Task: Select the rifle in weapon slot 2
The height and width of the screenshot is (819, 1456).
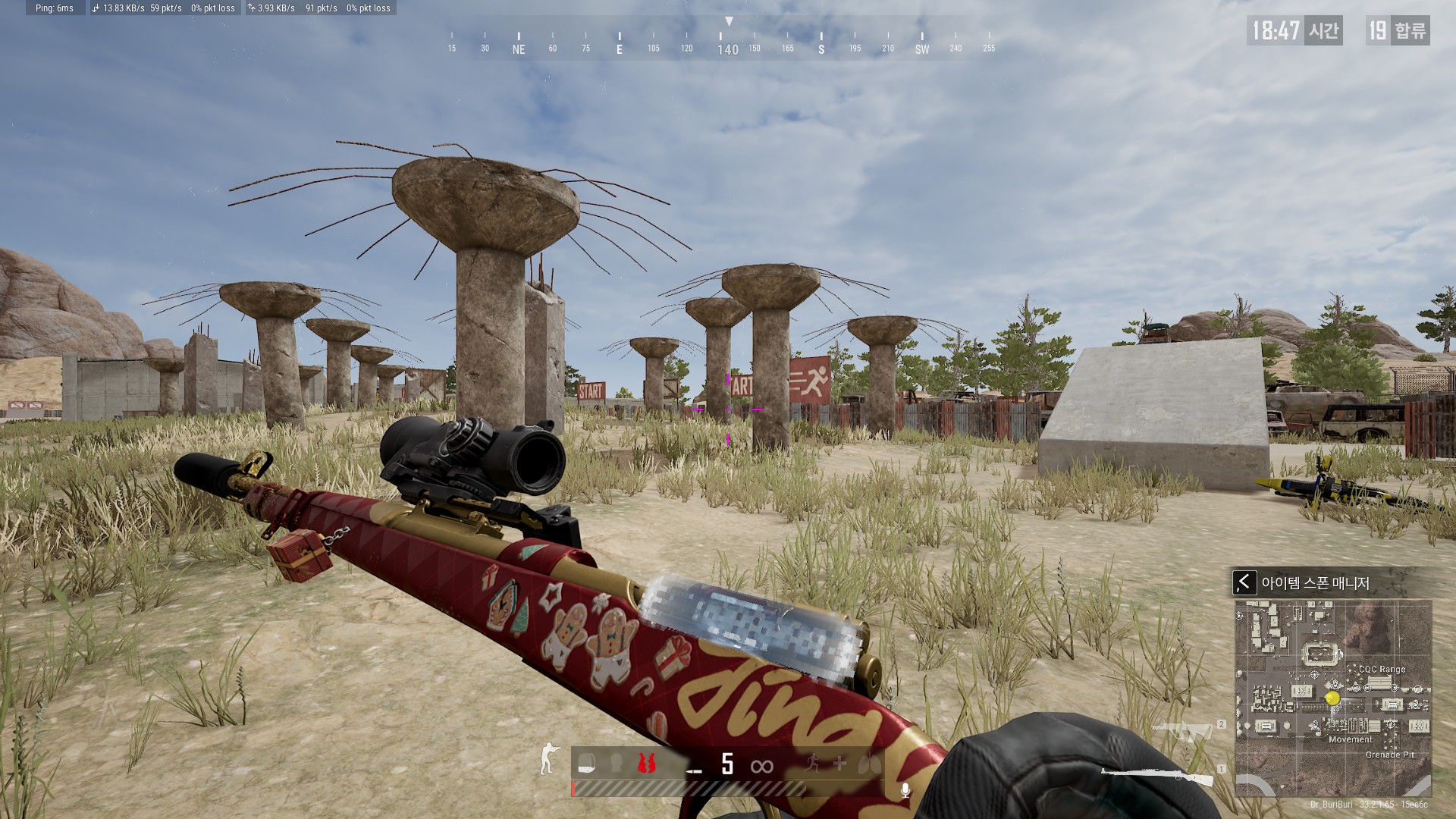Action: [x=1181, y=732]
